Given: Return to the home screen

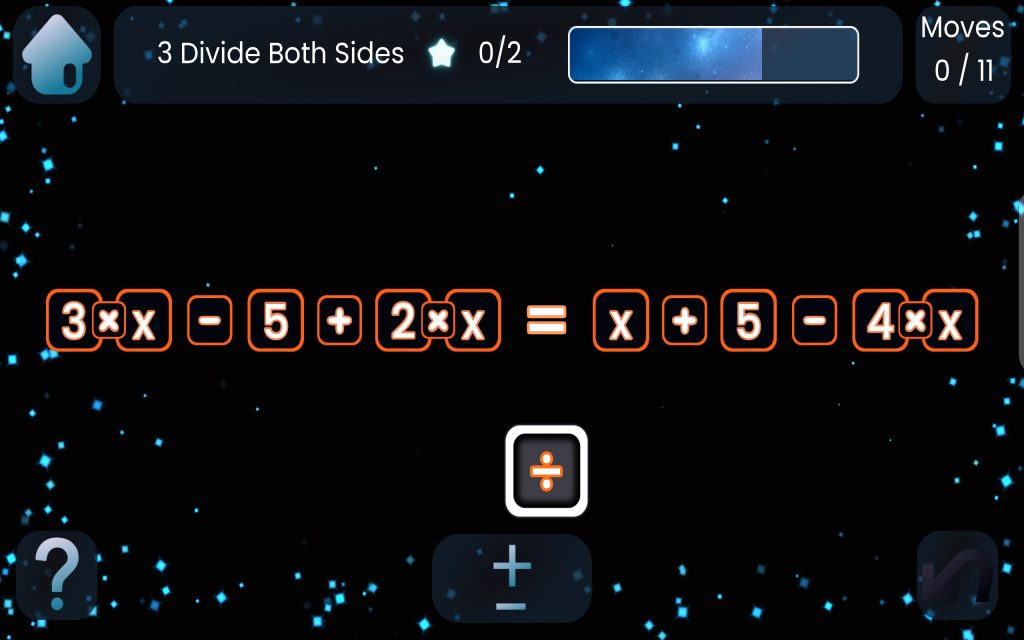Looking at the screenshot, I should 56,56.
